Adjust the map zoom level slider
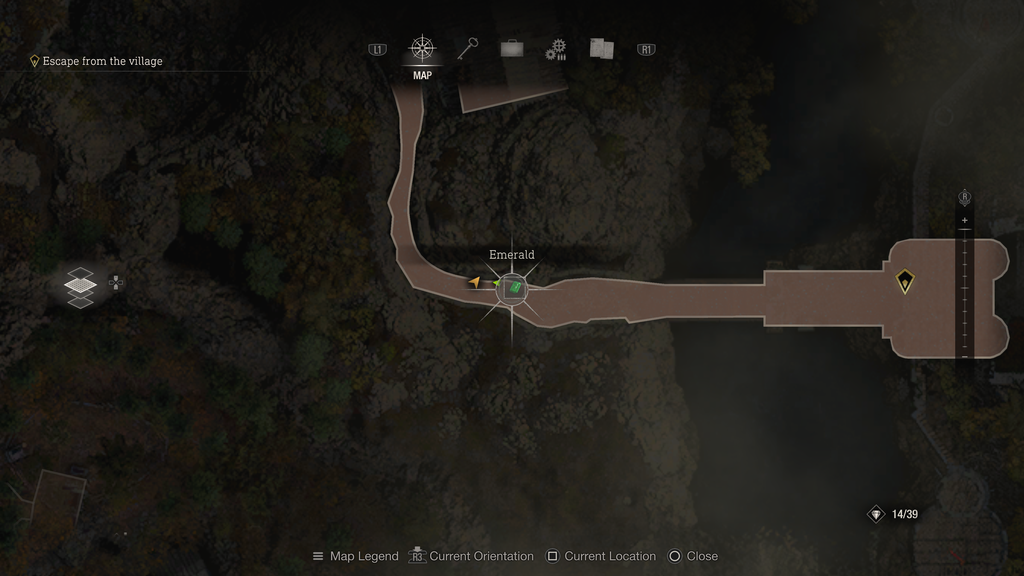This screenshot has height=576, width=1024. (x=964, y=290)
